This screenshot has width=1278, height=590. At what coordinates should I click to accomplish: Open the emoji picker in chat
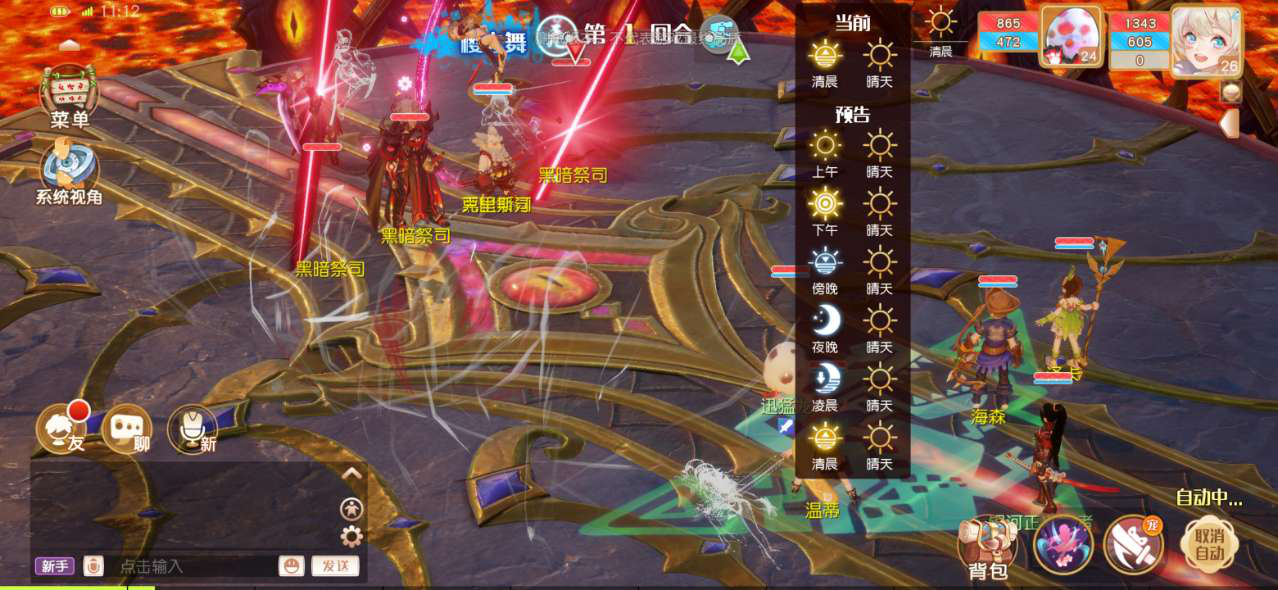point(291,566)
